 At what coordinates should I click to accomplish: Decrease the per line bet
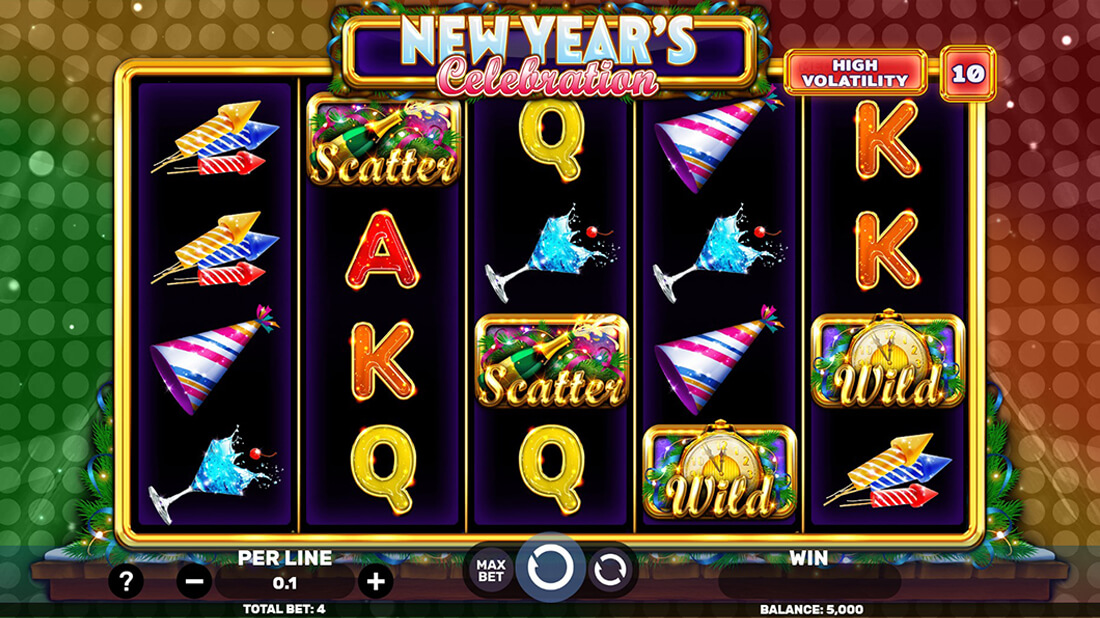[x=194, y=581]
